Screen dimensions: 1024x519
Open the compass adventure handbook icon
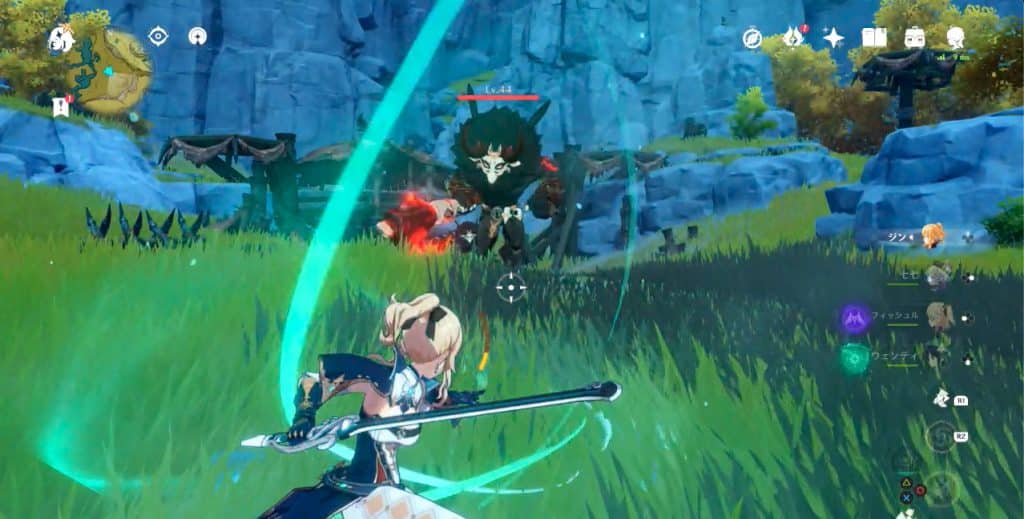752,38
